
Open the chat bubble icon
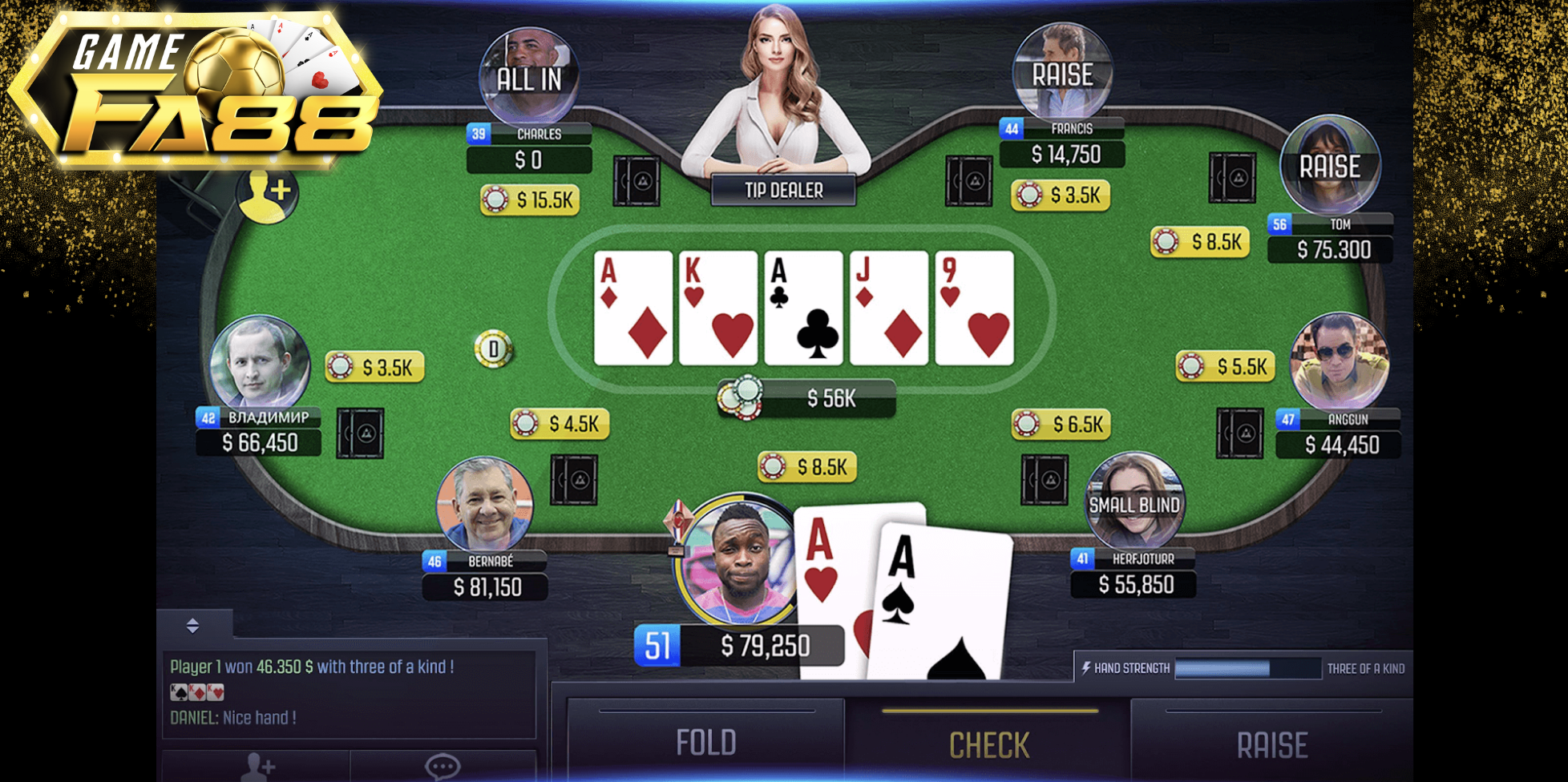(441, 765)
